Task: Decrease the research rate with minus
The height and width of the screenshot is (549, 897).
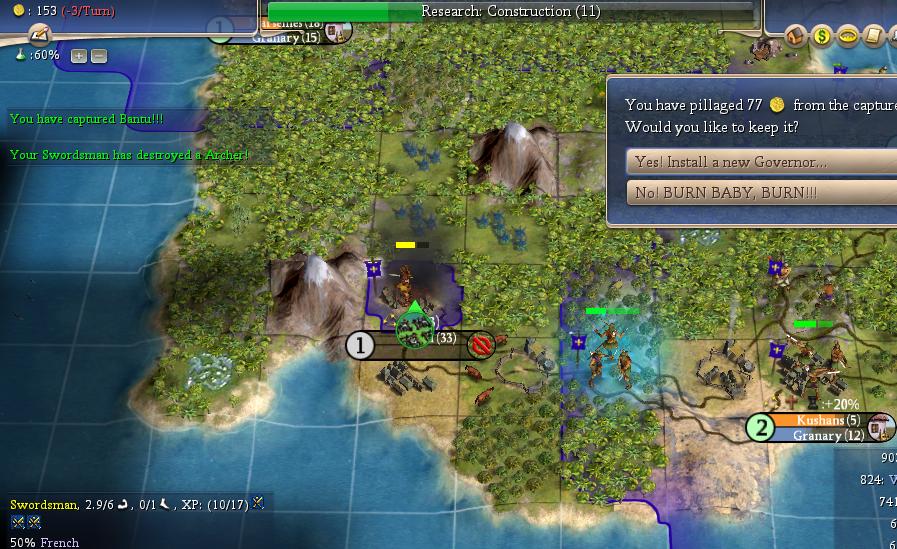Action: tap(98, 56)
